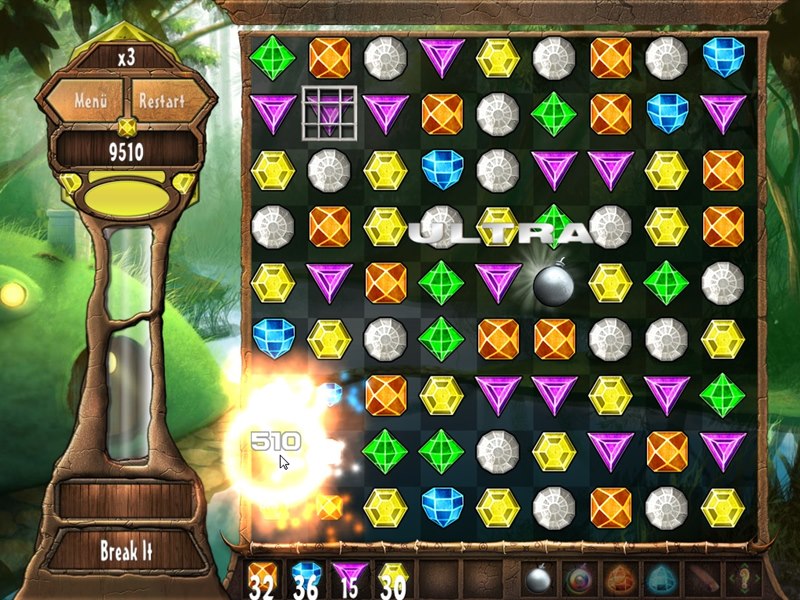The width and height of the screenshot is (800, 600).
Task: Select the caged purple triangle gem
Action: click(x=327, y=112)
